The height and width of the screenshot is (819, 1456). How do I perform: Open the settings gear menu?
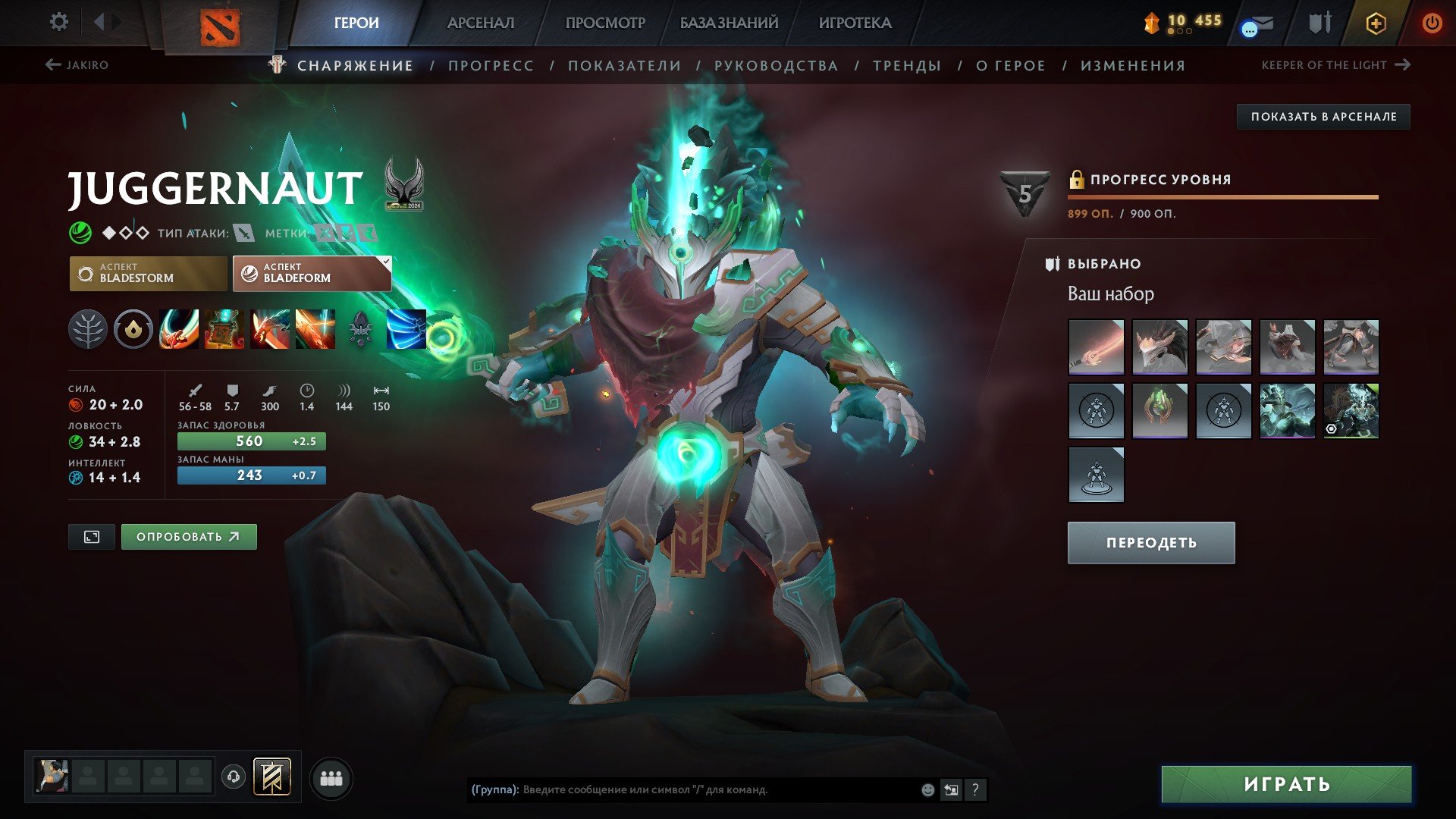coord(58,22)
